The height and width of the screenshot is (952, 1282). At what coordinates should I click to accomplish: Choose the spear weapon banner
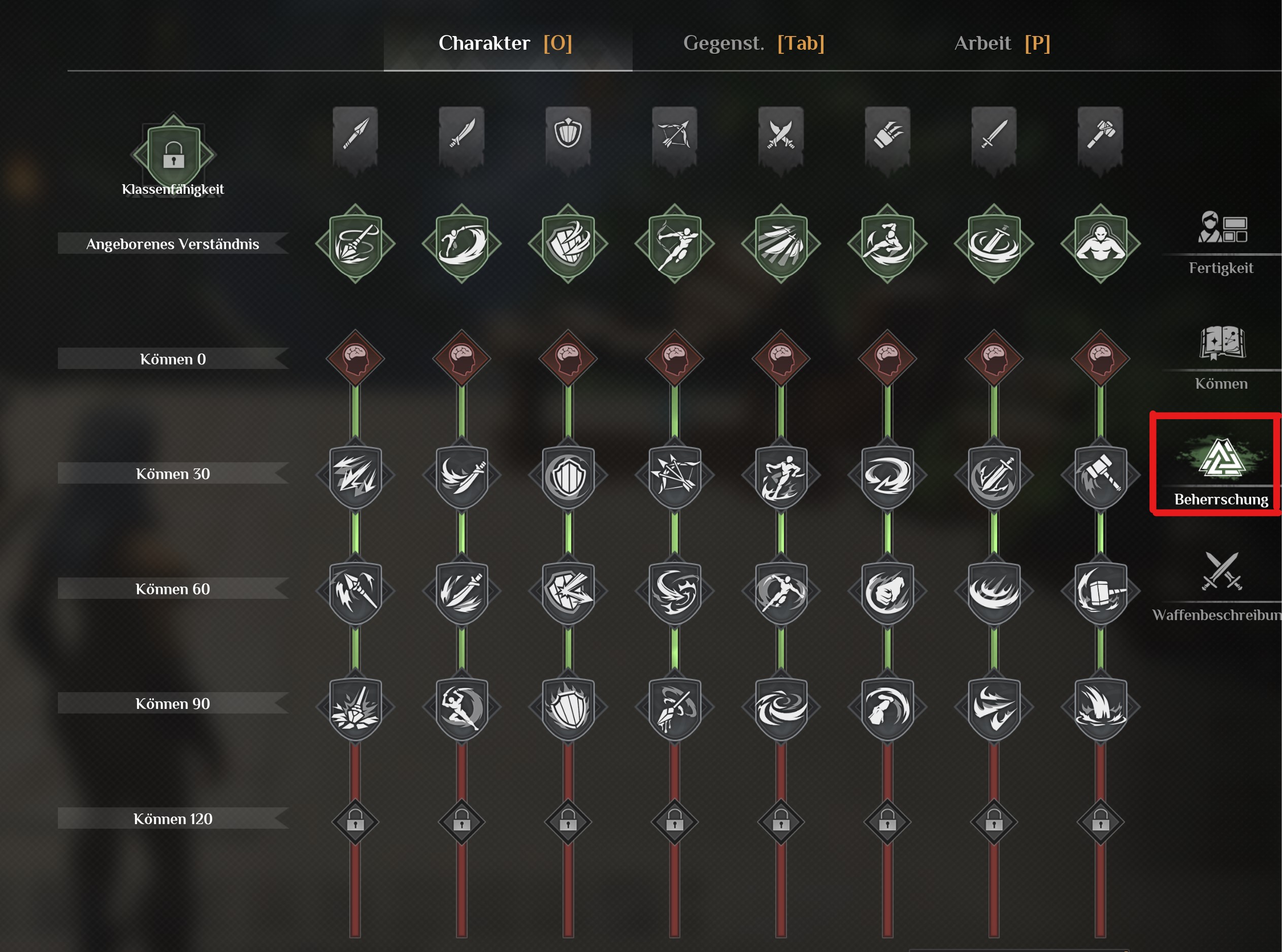click(355, 134)
